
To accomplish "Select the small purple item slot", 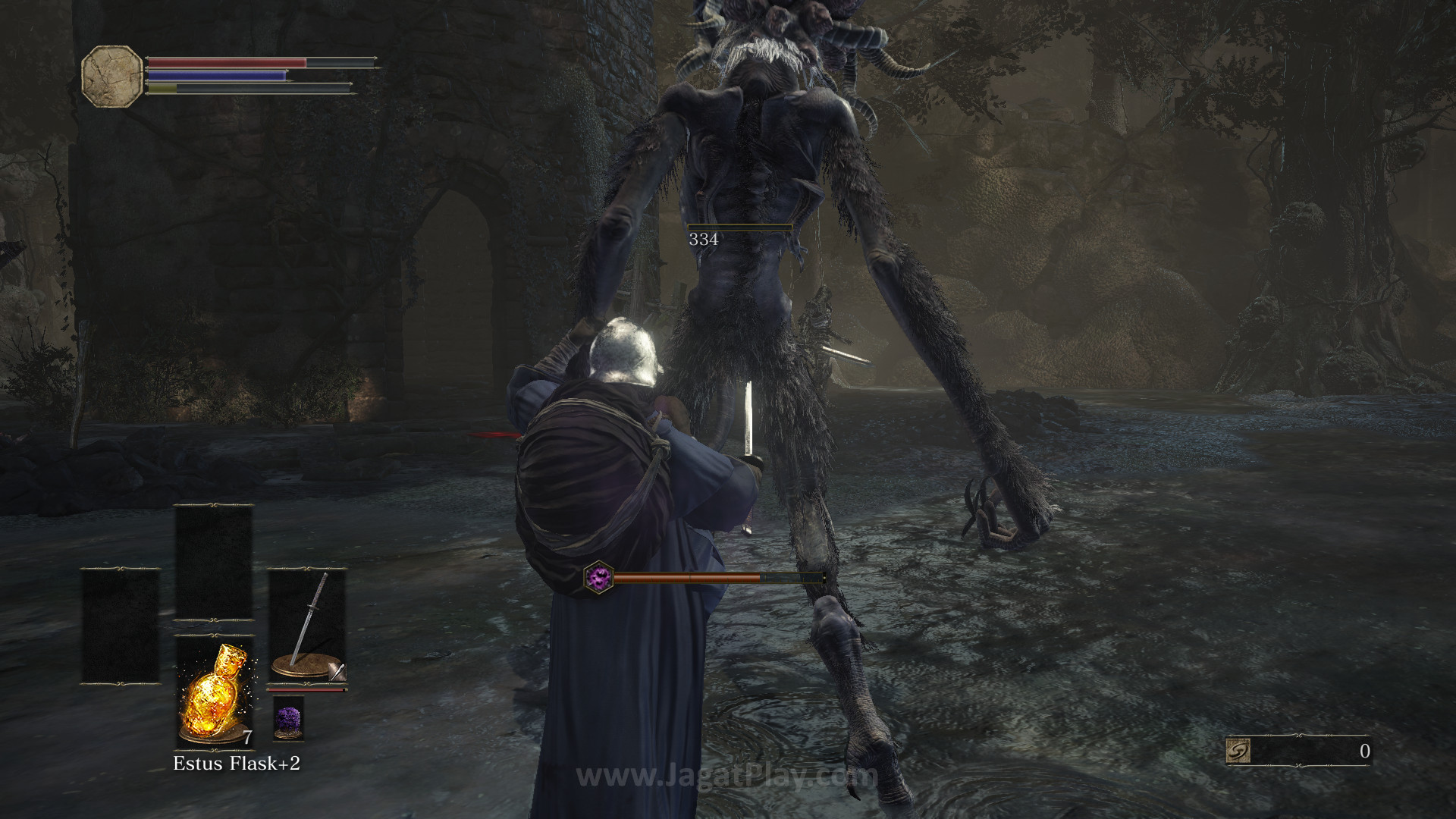I will click(288, 719).
